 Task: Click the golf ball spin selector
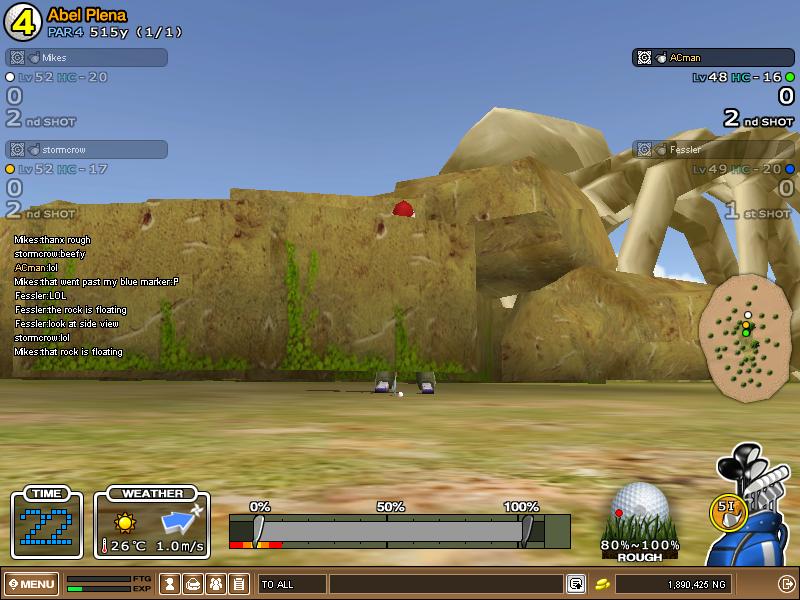(x=639, y=508)
